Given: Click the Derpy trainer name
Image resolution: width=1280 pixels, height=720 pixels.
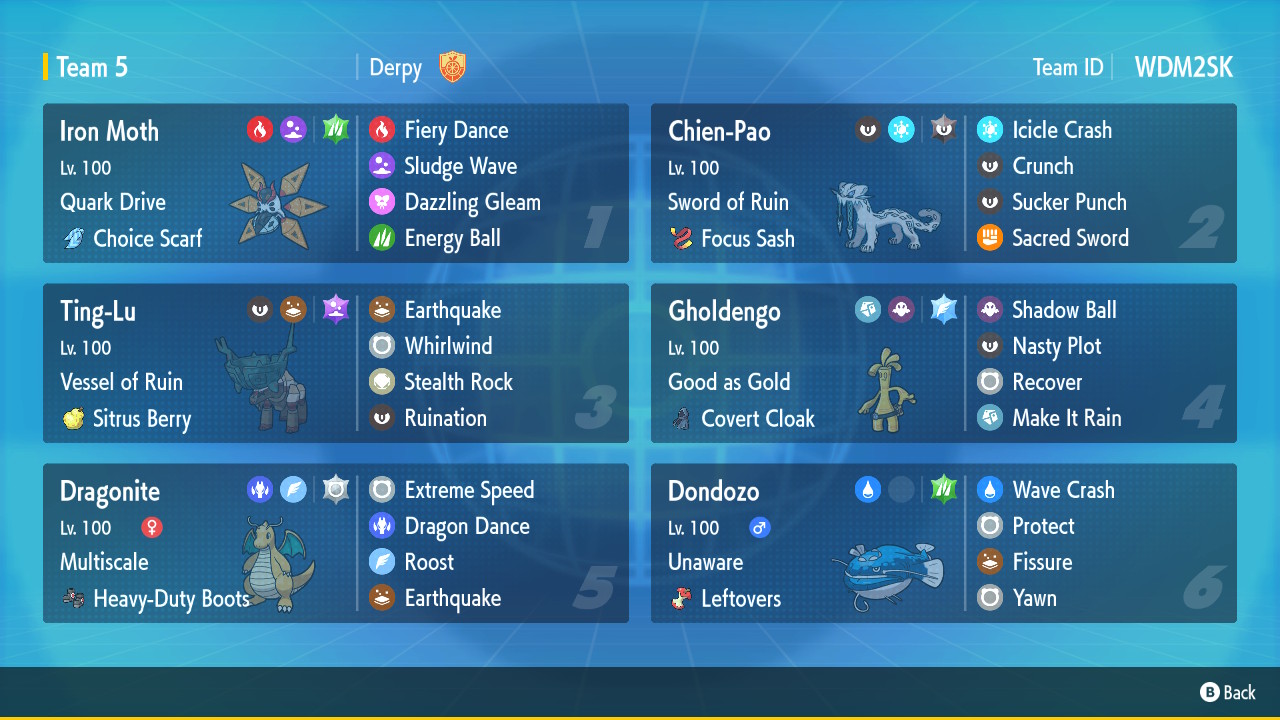Looking at the screenshot, I should pos(396,68).
